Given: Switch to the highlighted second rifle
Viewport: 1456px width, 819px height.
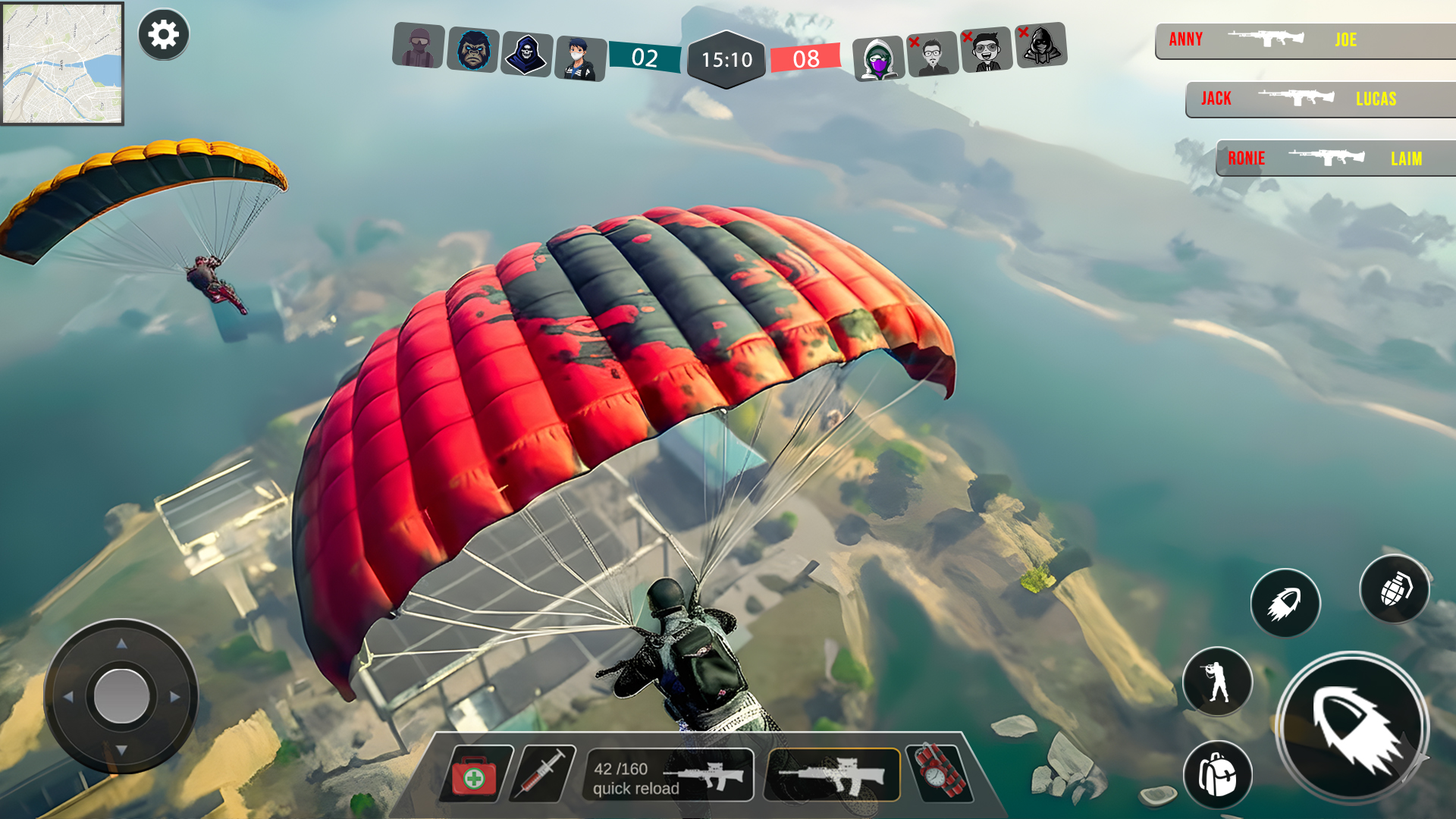Looking at the screenshot, I should pos(832,775).
